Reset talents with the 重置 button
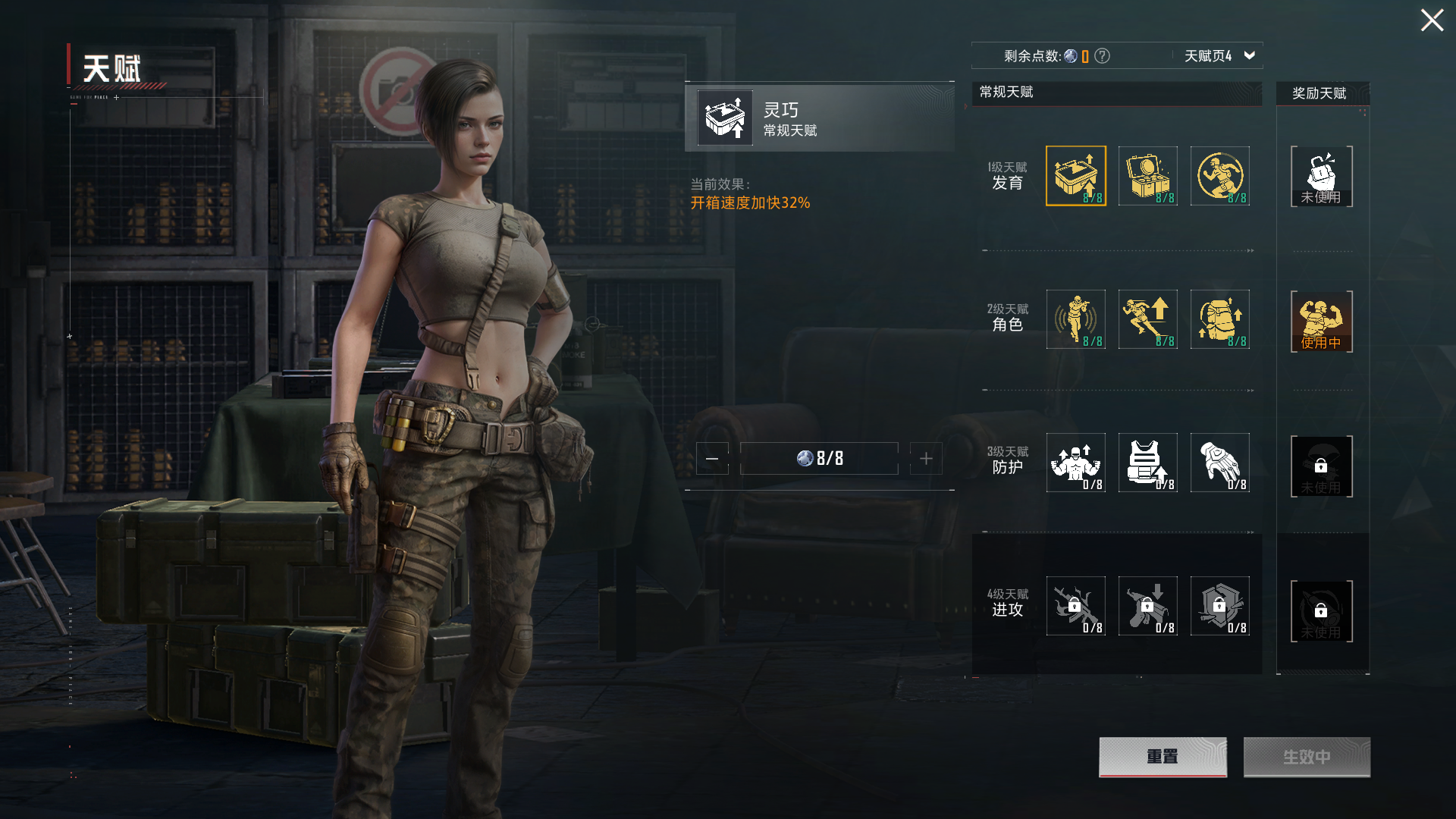This screenshot has width=1456, height=819. pos(1163,757)
